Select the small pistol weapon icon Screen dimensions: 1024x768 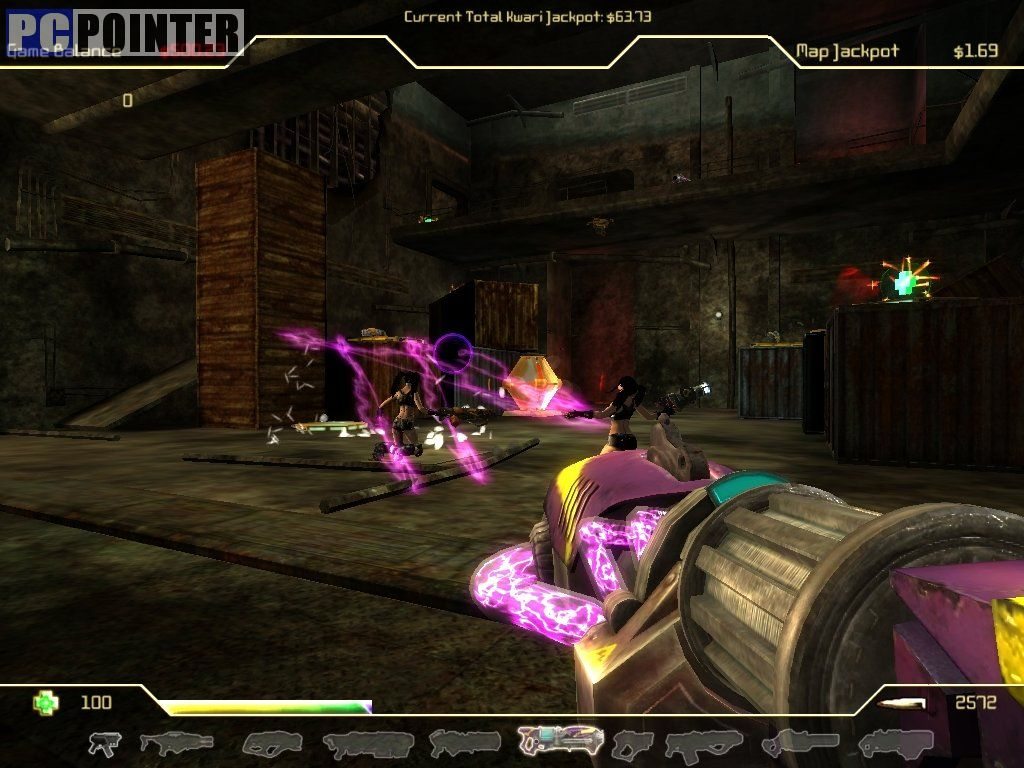tap(104, 743)
